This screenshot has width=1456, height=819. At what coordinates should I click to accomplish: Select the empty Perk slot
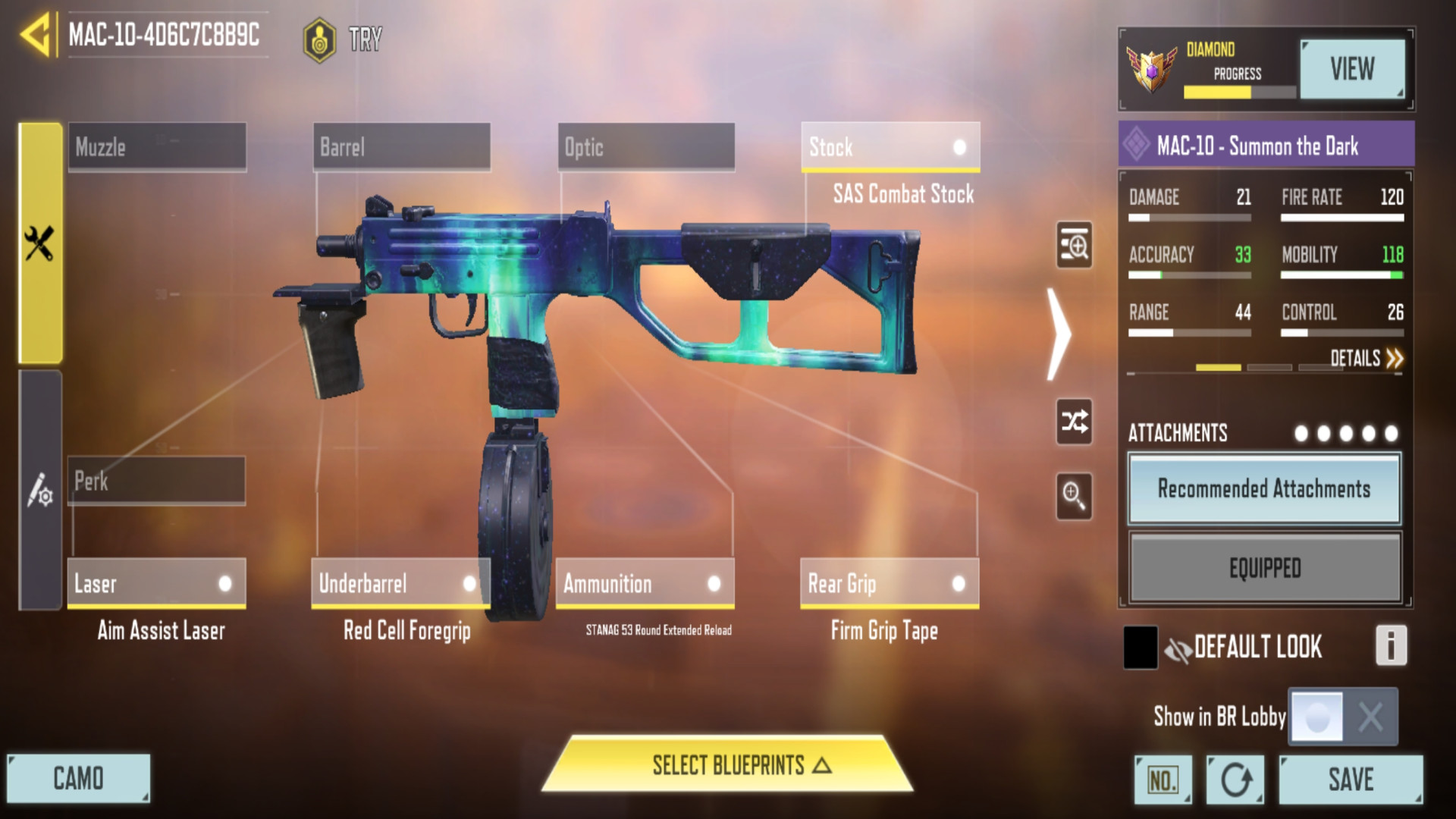click(156, 481)
